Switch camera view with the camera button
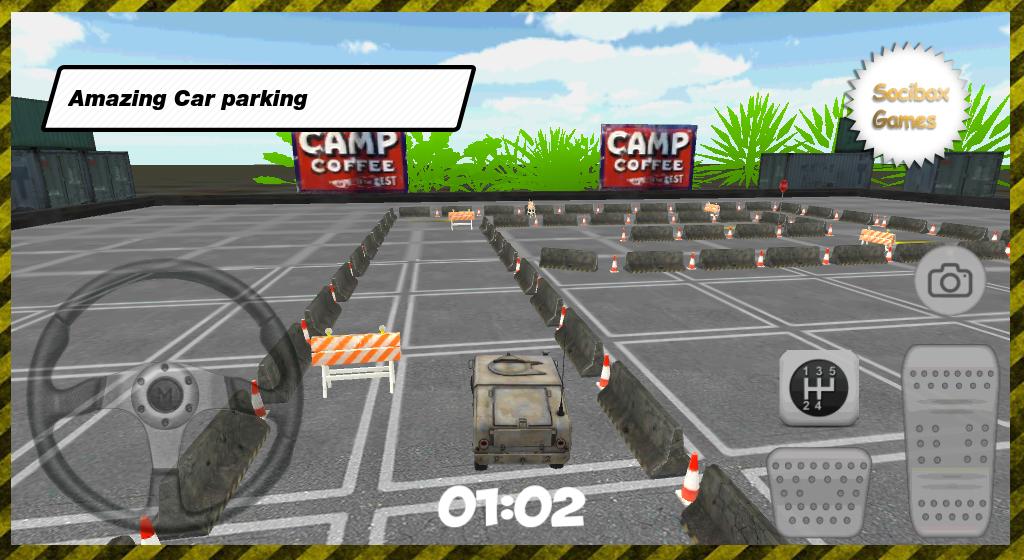This screenshot has height=560, width=1024. (x=949, y=281)
